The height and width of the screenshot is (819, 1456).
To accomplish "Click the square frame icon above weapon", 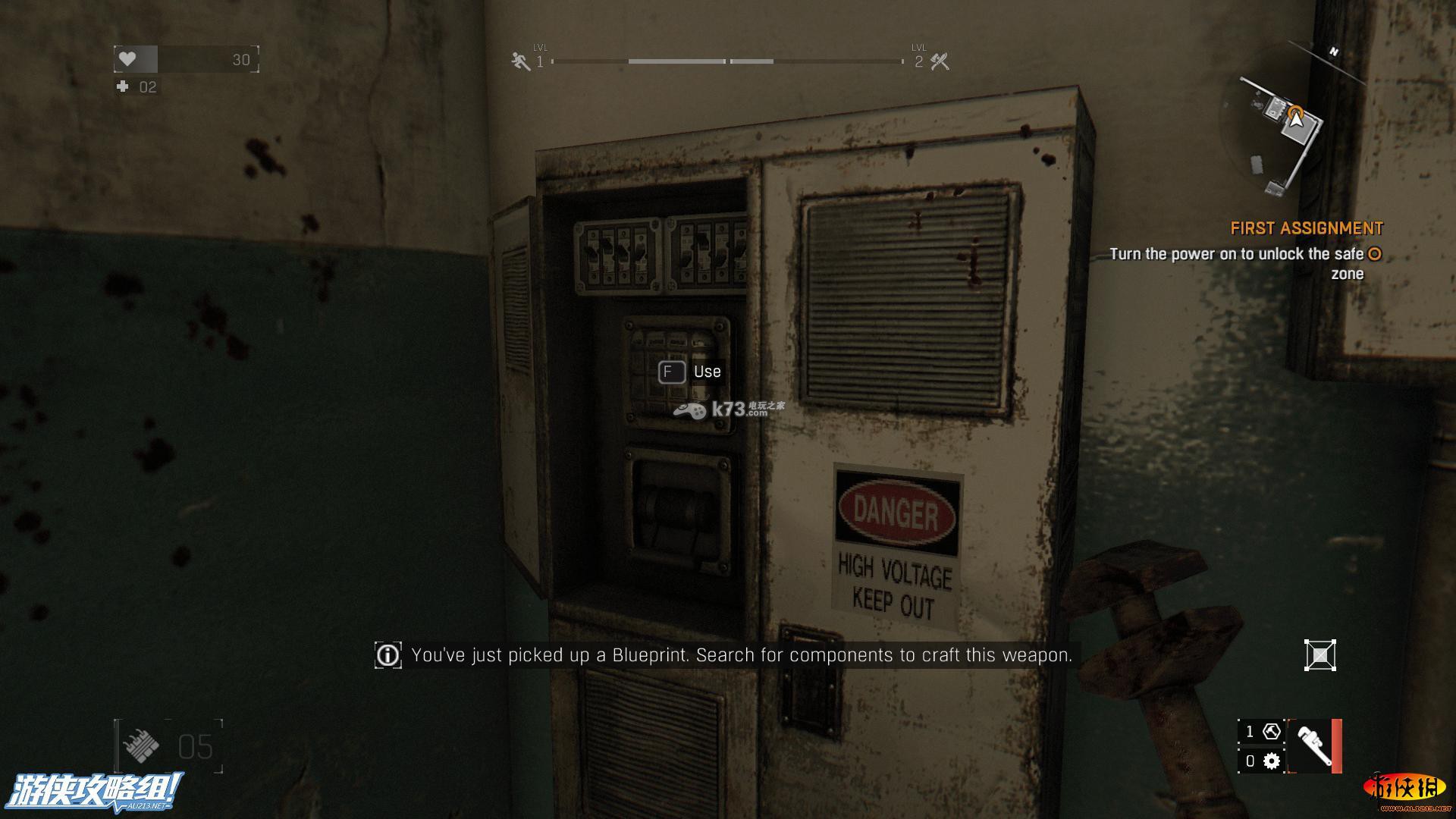I will coord(1319,655).
